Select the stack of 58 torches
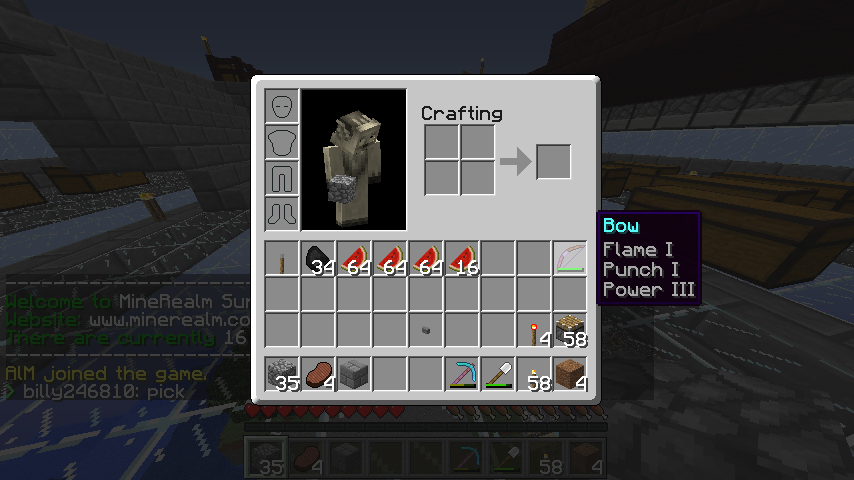The image size is (854, 480). click(x=534, y=374)
